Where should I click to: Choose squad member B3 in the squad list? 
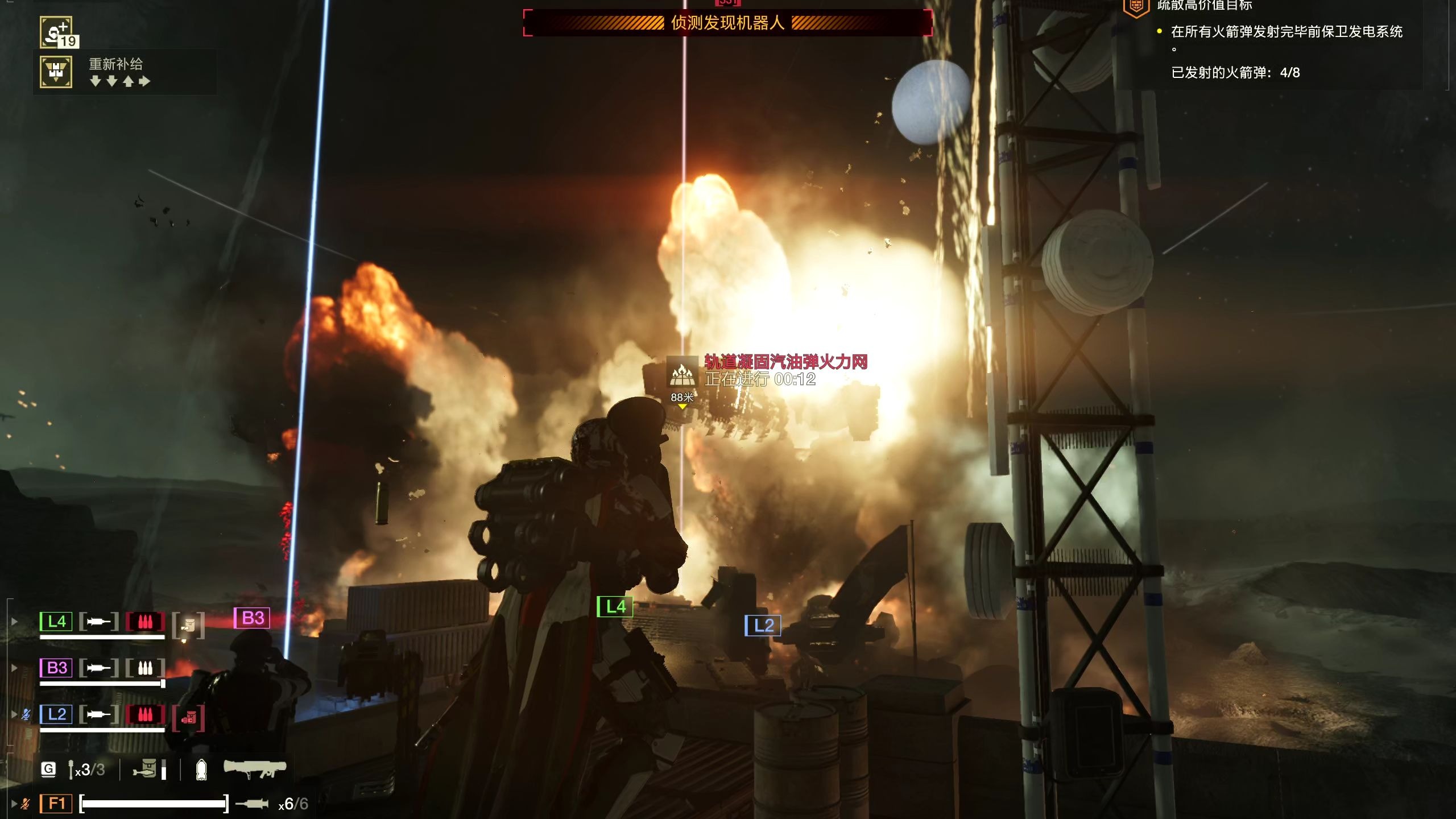pos(56,667)
